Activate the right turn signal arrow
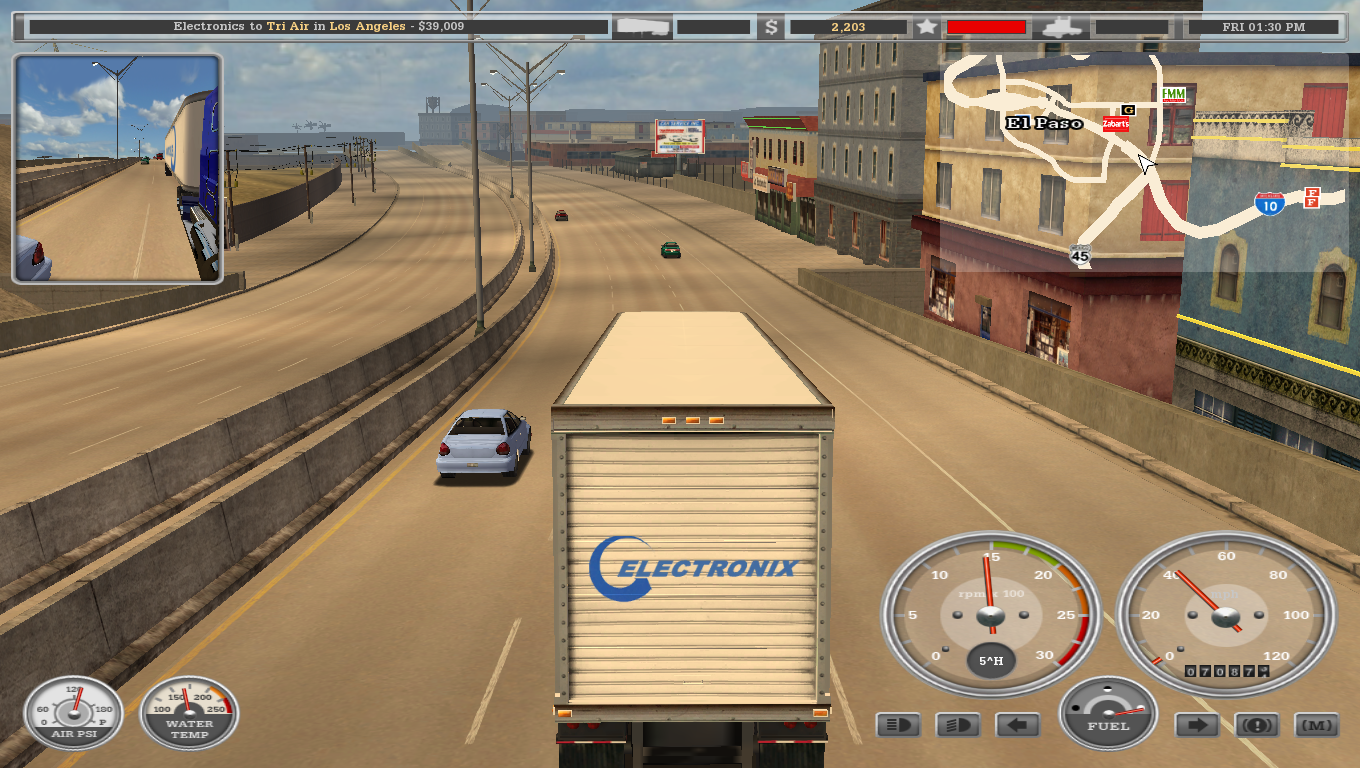 click(1196, 725)
